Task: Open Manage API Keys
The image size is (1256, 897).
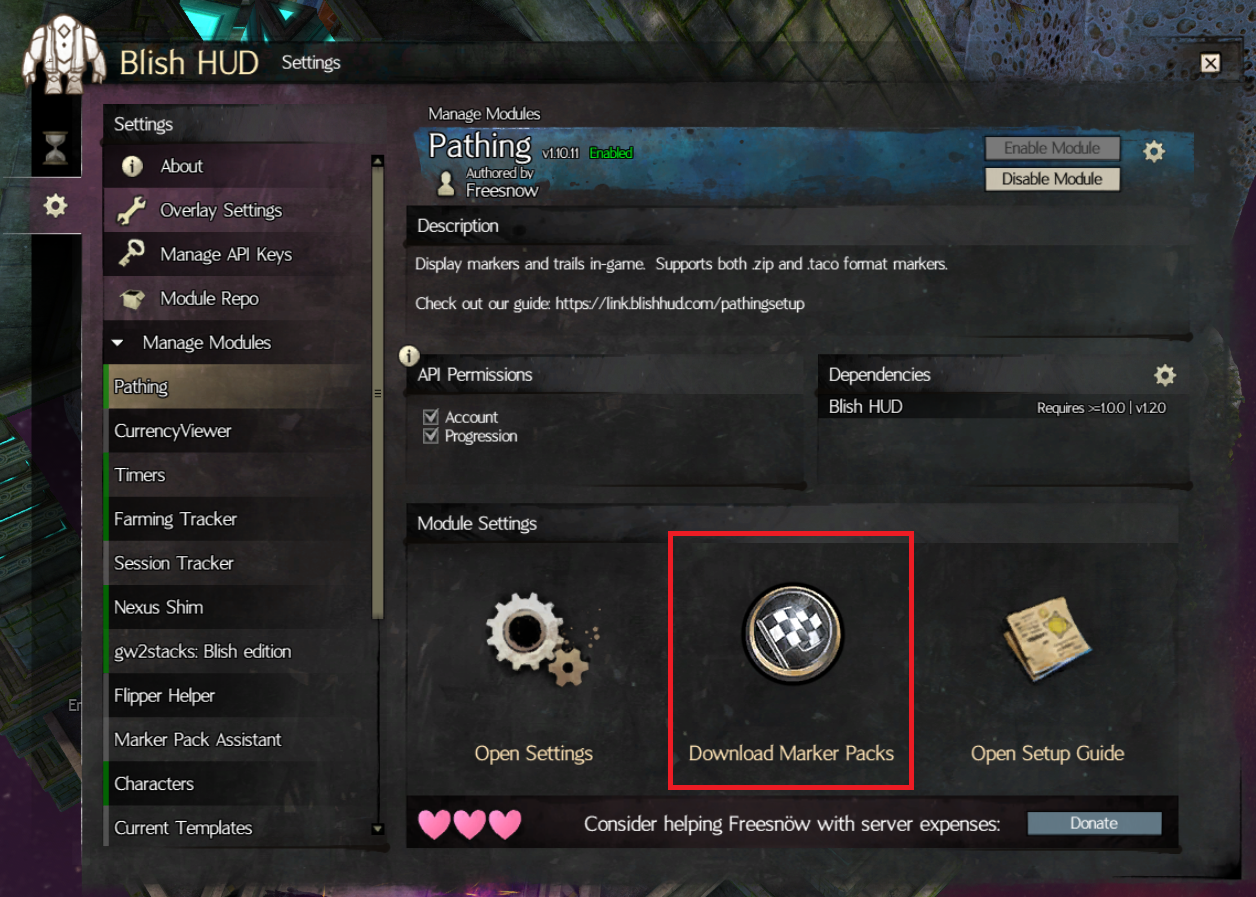Action: tap(225, 255)
